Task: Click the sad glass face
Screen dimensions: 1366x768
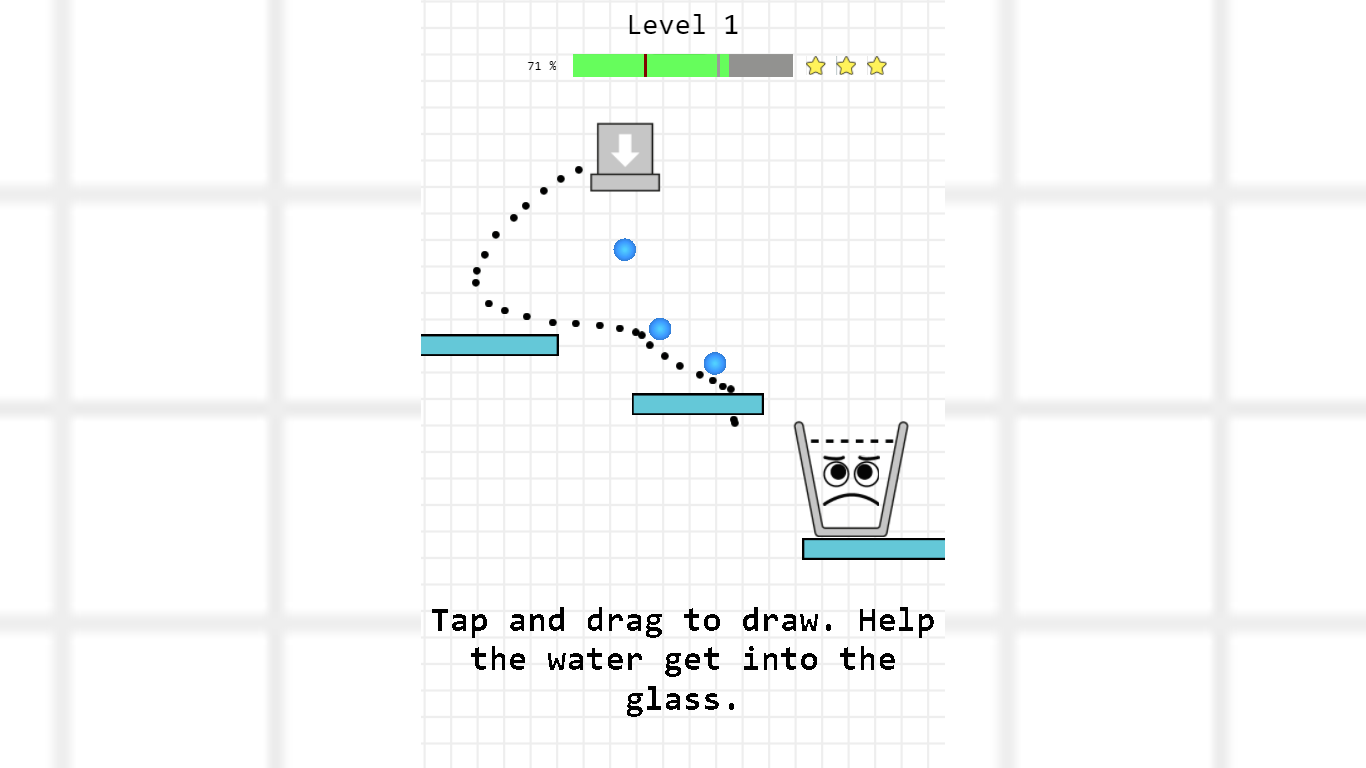Action: [851, 480]
